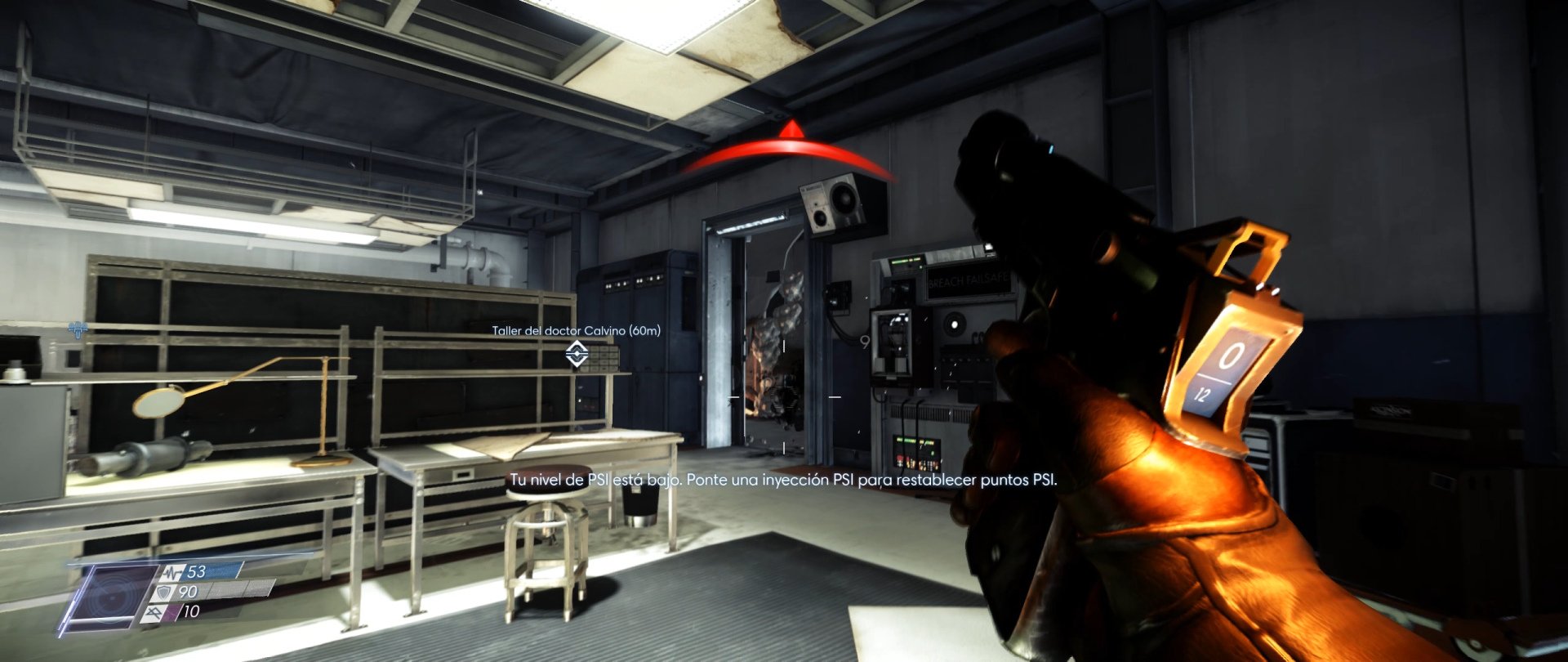This screenshot has width=1568, height=662.
Task: Click the distance text reading 60m
Action: pyautogui.click(x=644, y=331)
